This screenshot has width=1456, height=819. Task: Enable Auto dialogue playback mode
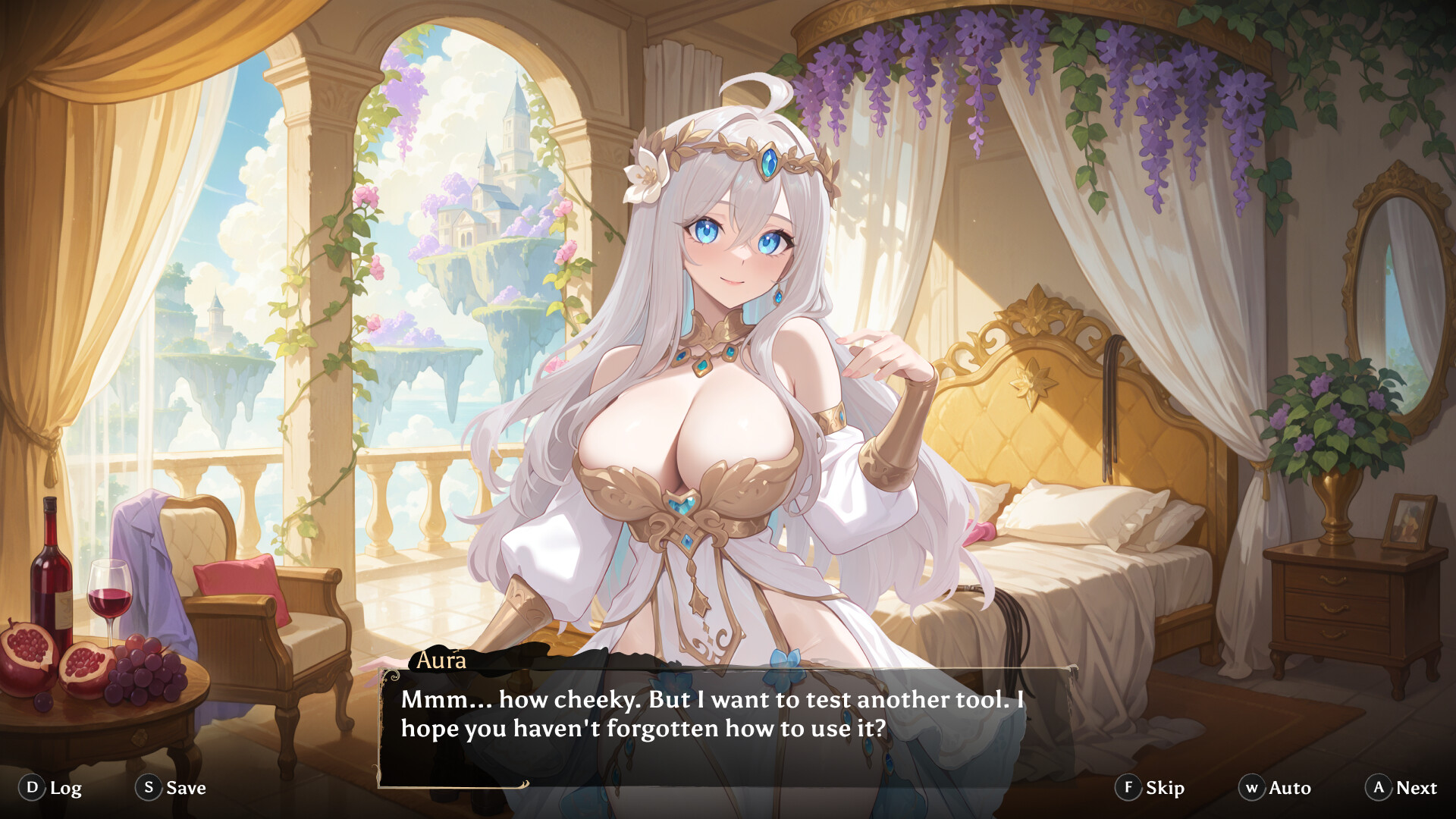tap(1289, 788)
